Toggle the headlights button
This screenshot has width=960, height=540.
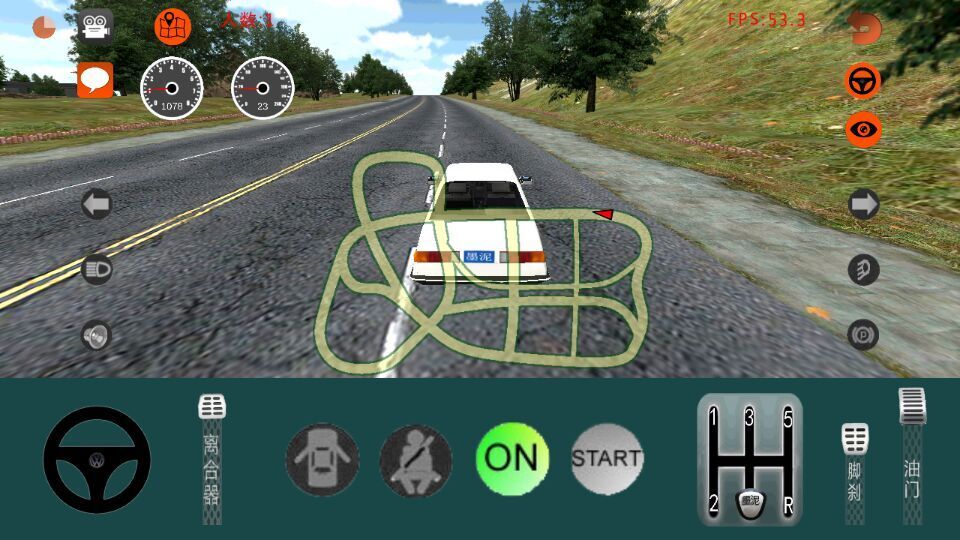pyautogui.click(x=96, y=270)
